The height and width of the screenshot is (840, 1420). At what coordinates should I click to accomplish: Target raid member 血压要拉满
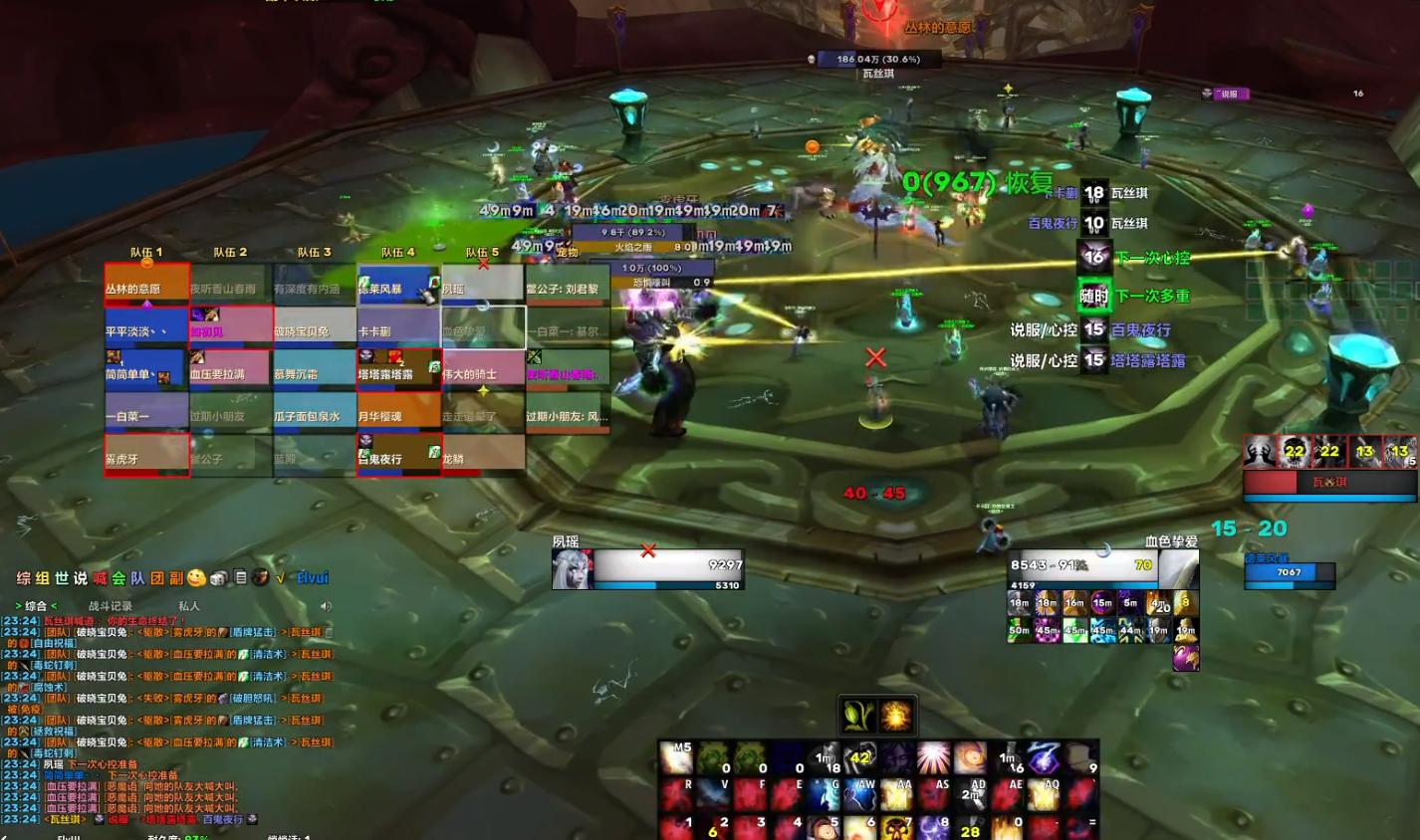coord(230,372)
